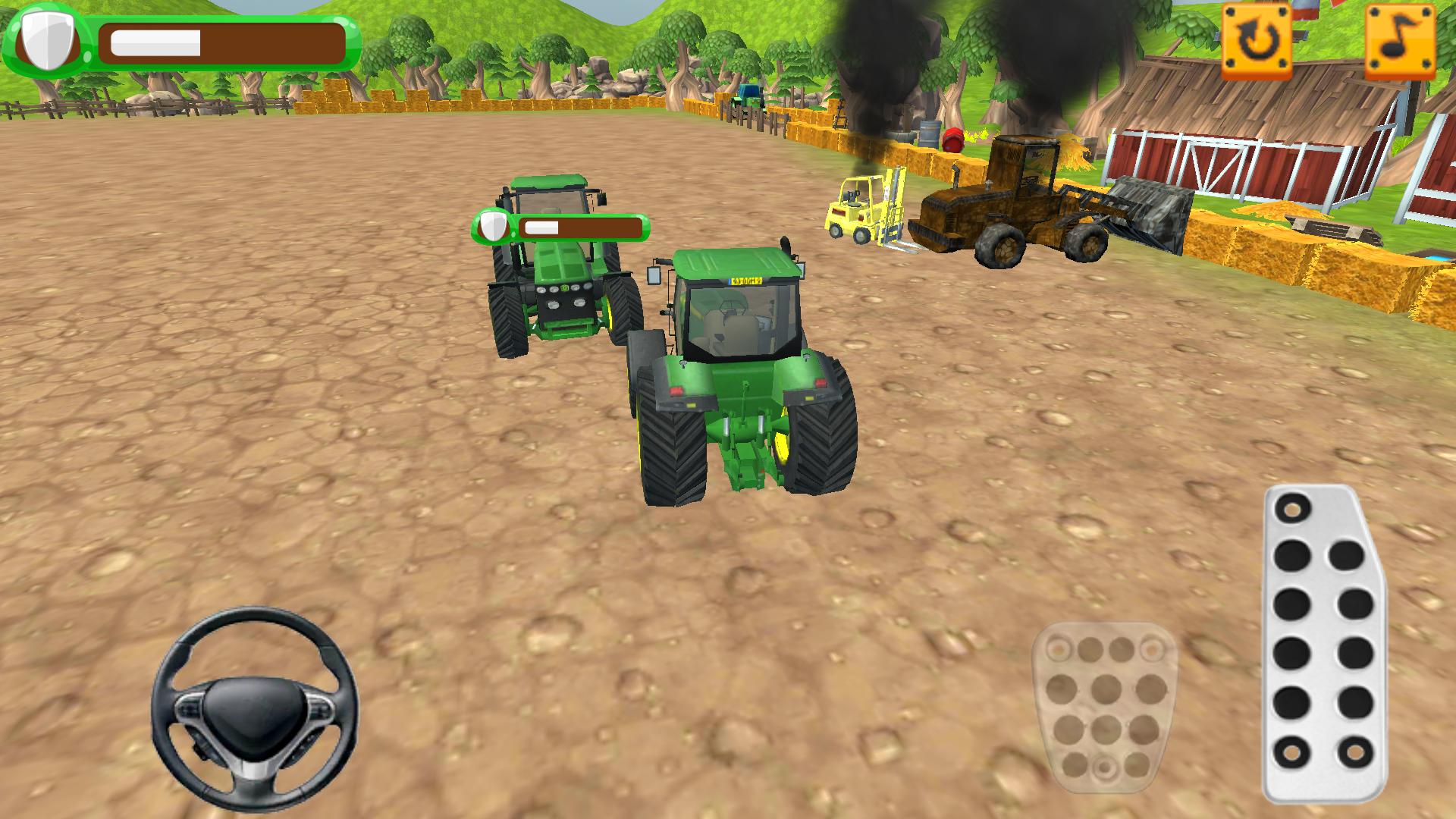
Task: Tap the shield icon above the parked tractor
Action: pyautogui.click(x=491, y=227)
